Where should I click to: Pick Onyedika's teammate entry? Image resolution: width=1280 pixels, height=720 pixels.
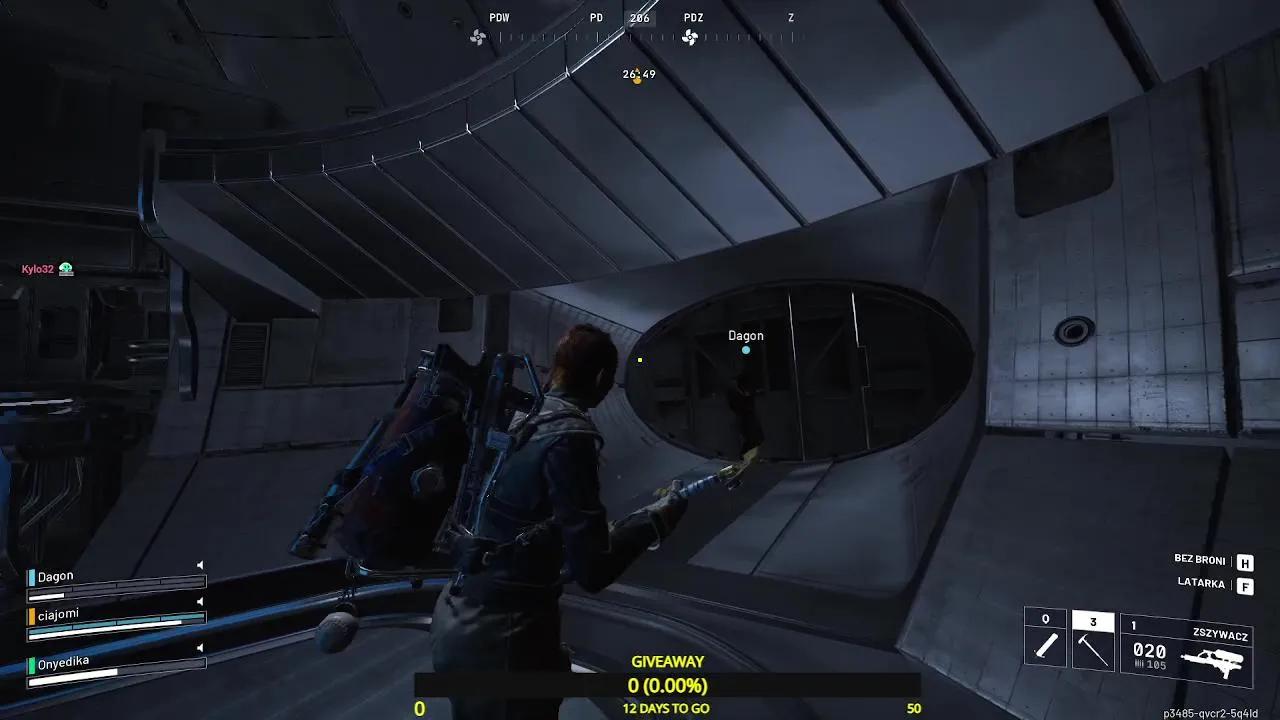pos(64,662)
